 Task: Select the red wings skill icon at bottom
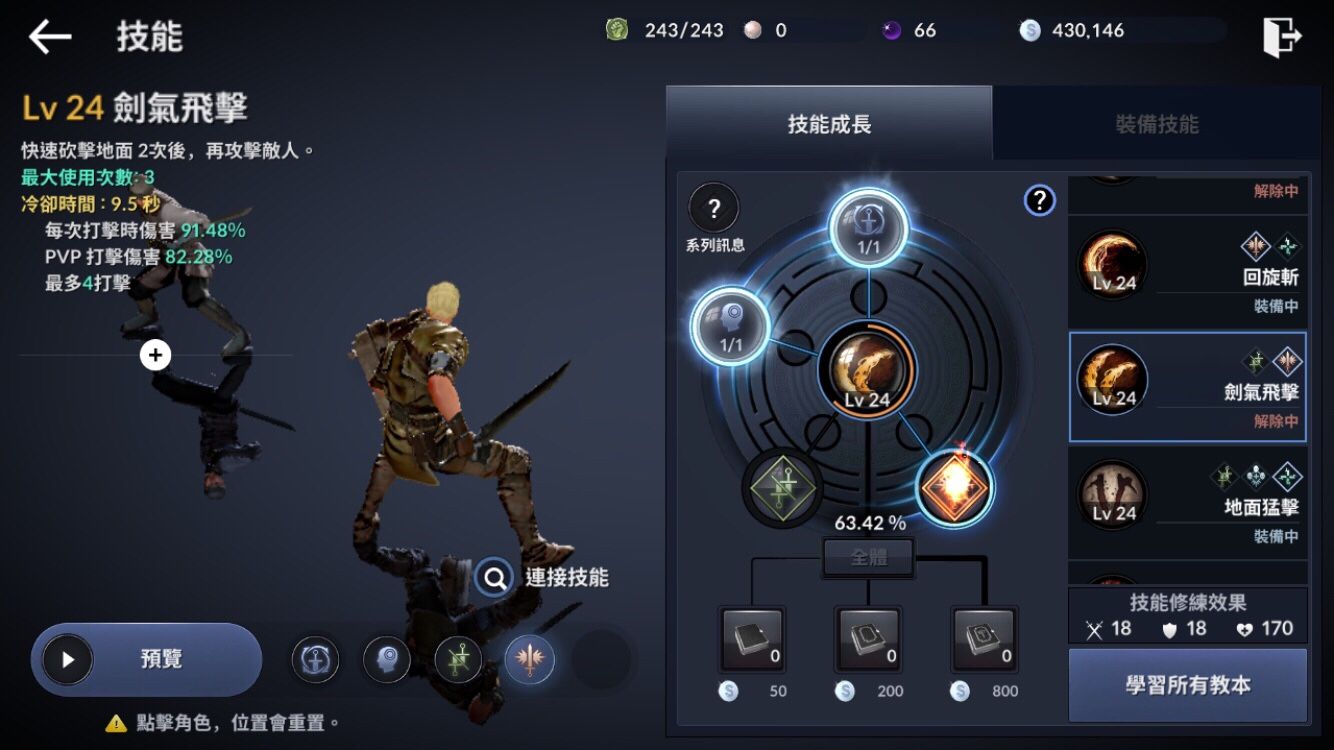530,659
